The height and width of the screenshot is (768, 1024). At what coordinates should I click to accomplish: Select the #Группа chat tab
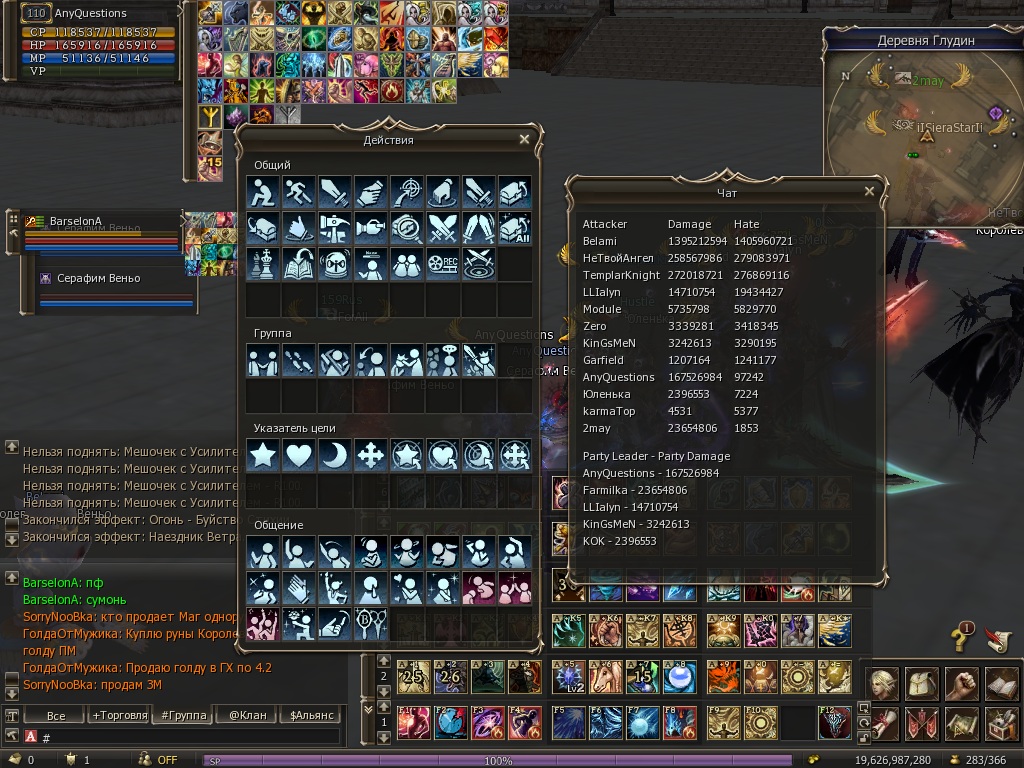pos(183,715)
